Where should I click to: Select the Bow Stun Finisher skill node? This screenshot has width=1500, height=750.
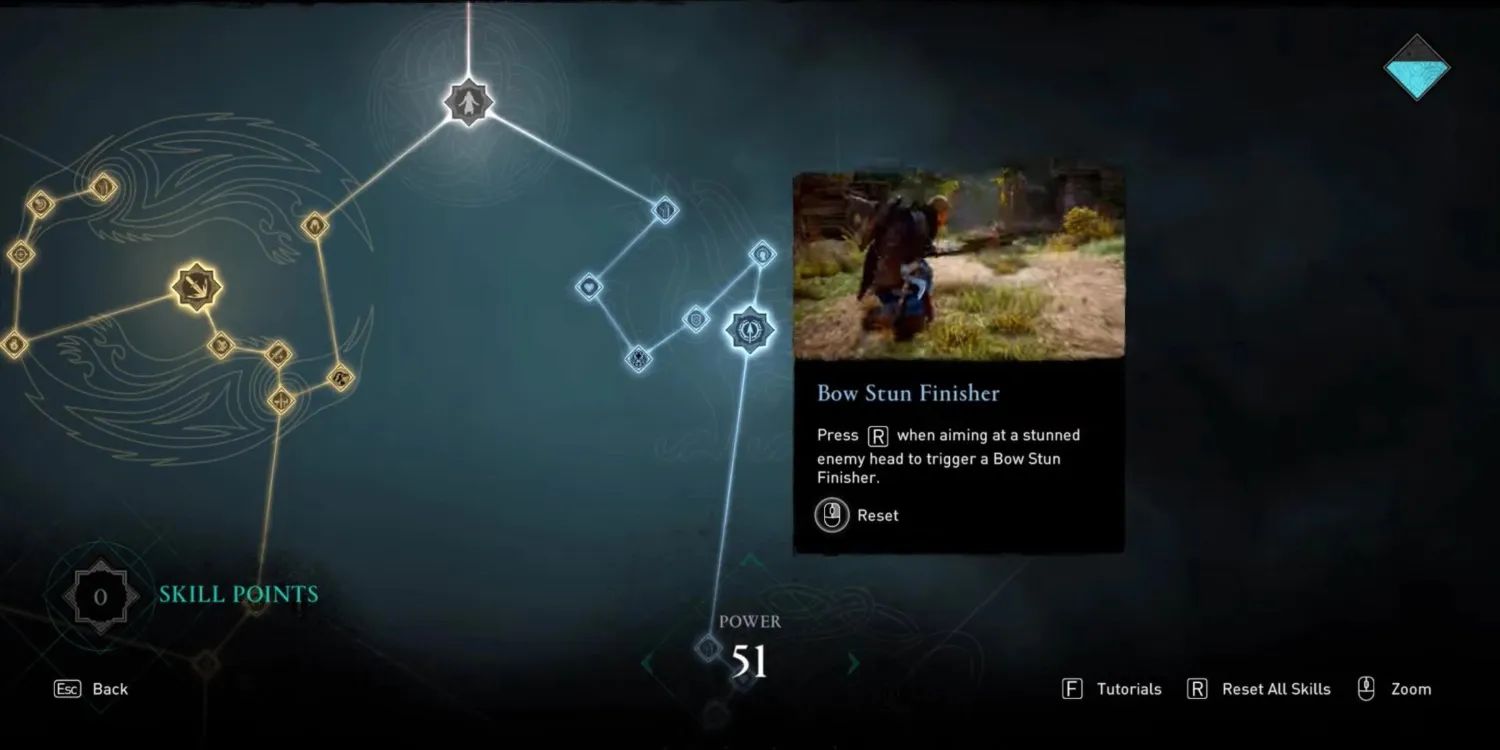click(751, 330)
